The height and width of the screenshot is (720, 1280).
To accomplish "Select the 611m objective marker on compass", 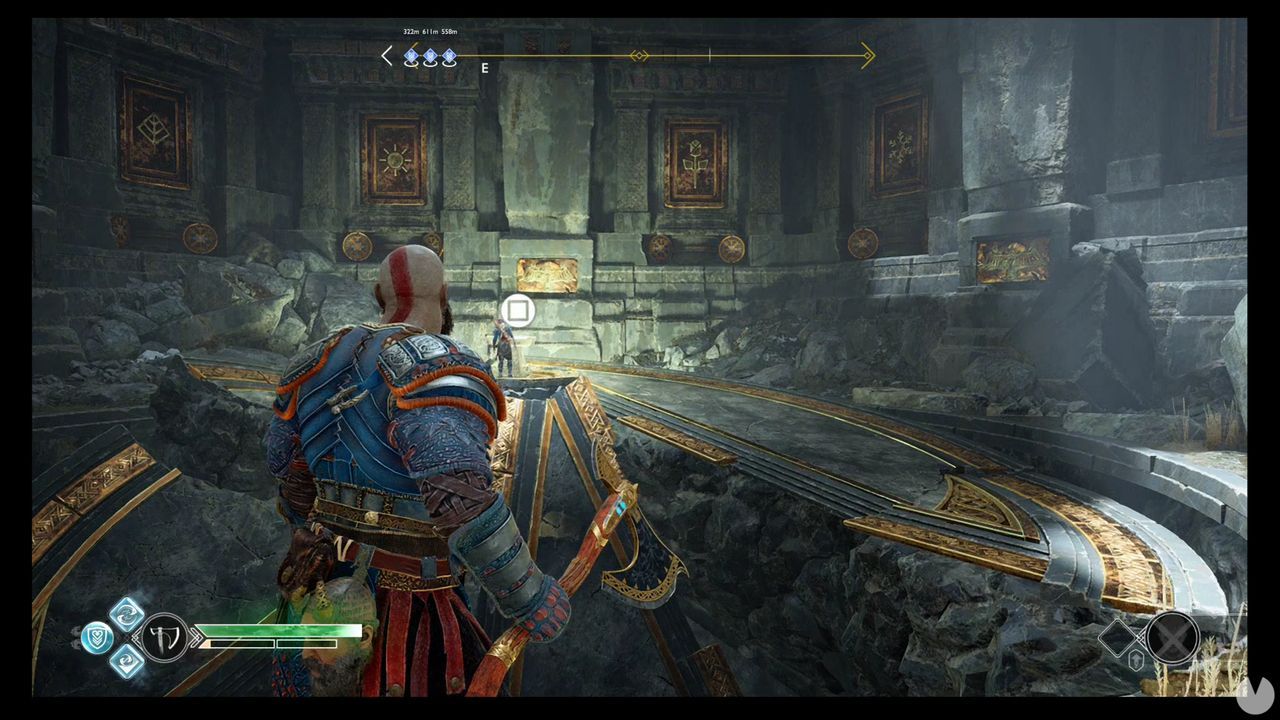I will (430, 55).
